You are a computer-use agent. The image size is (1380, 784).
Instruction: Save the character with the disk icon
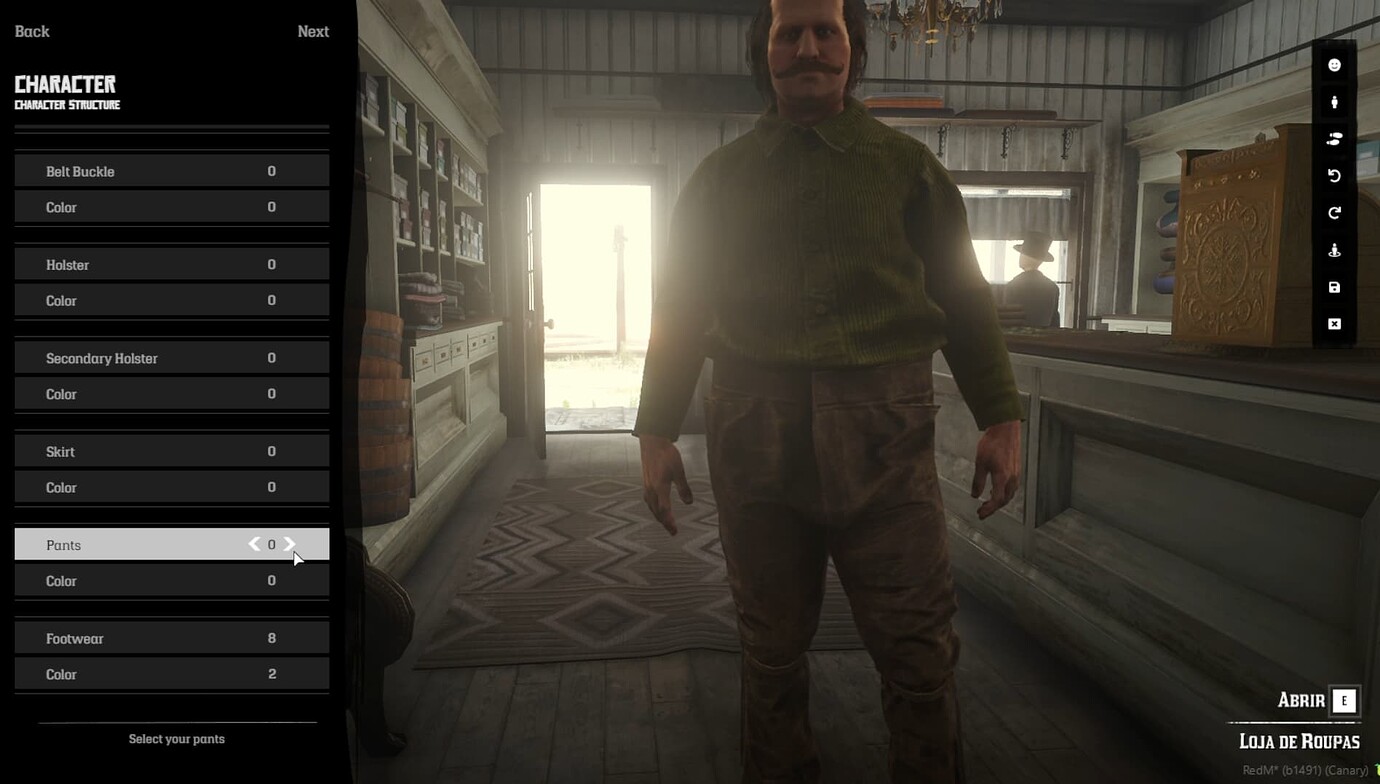point(1333,286)
